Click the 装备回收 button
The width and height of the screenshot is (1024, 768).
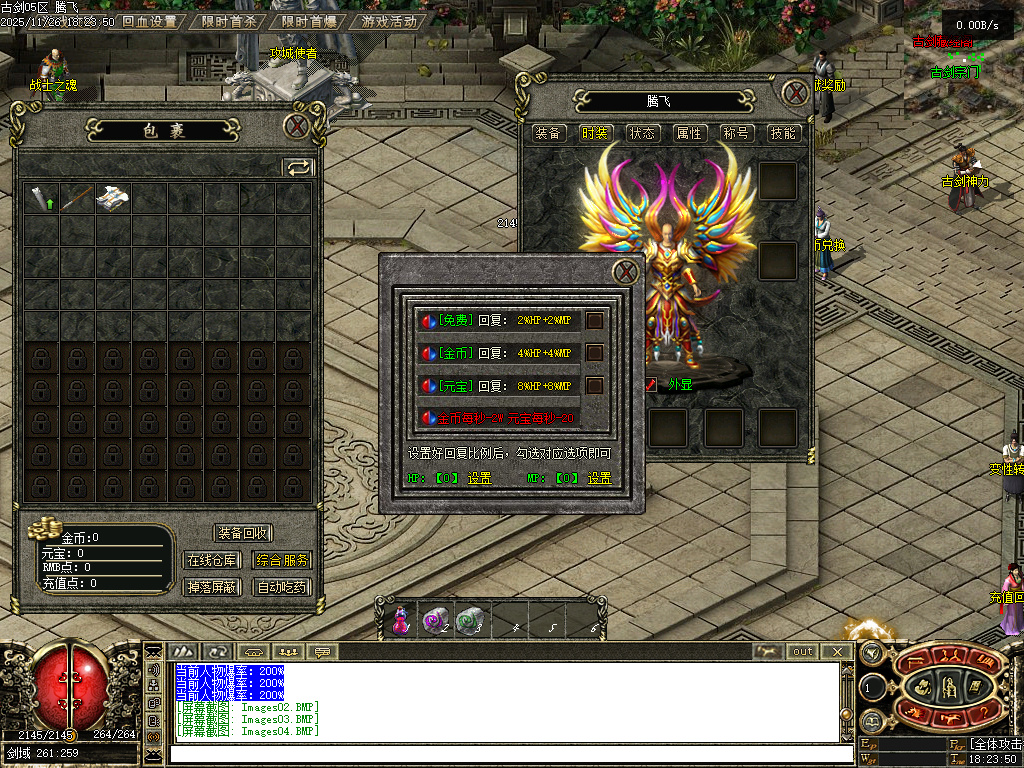(243, 533)
